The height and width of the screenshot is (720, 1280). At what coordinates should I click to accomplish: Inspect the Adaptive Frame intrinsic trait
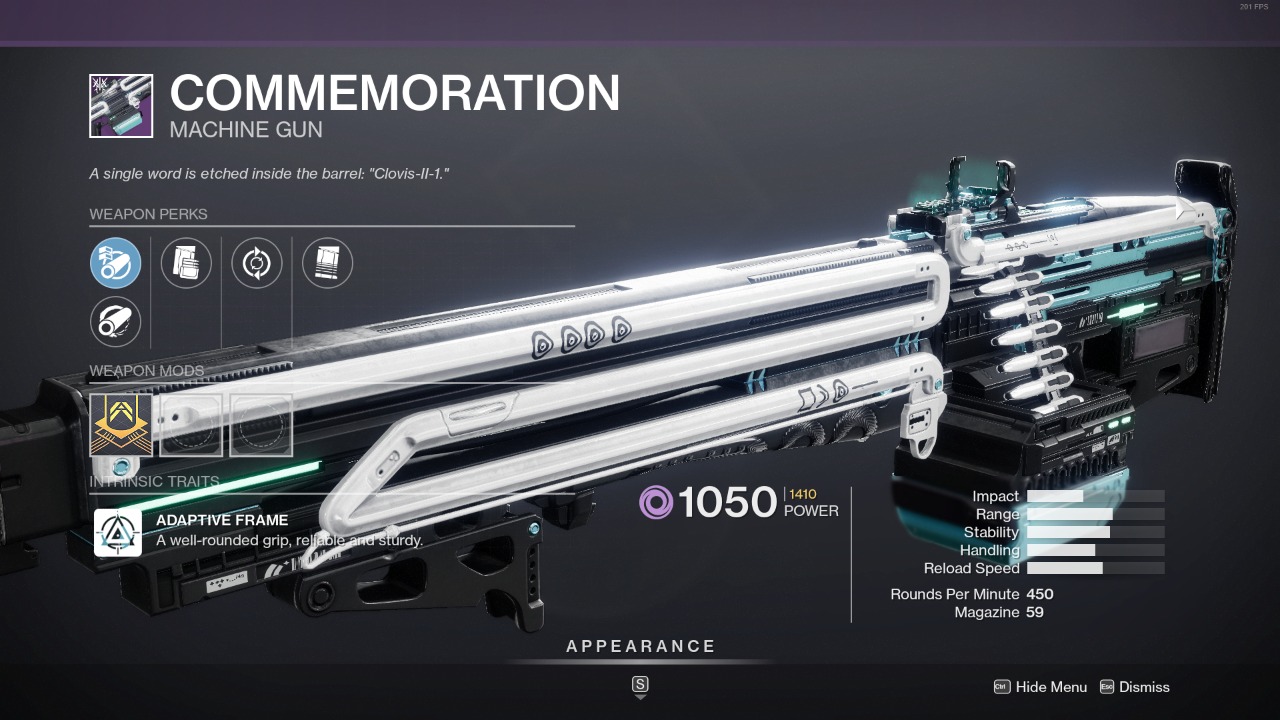click(118, 532)
